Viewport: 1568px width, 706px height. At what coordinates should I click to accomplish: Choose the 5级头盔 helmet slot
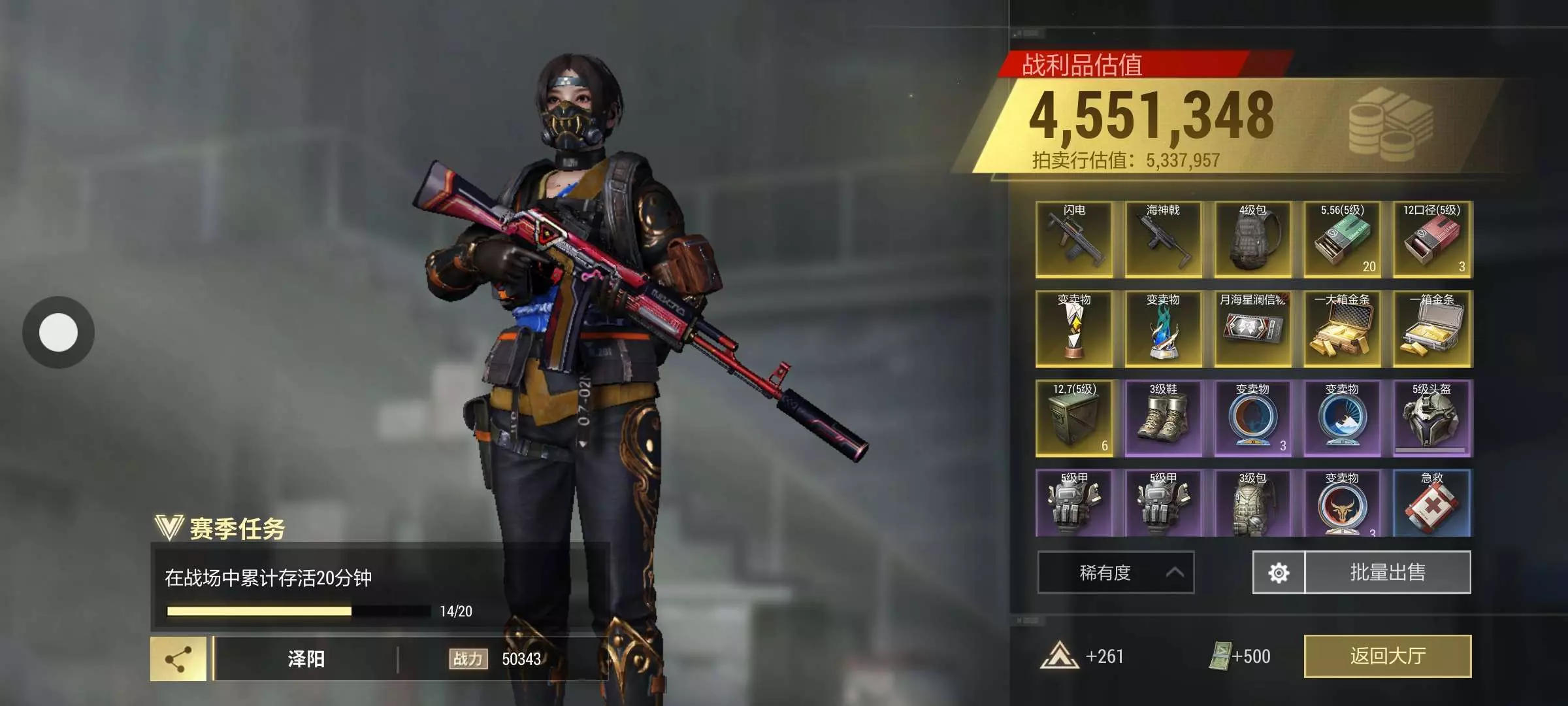click(x=1431, y=418)
